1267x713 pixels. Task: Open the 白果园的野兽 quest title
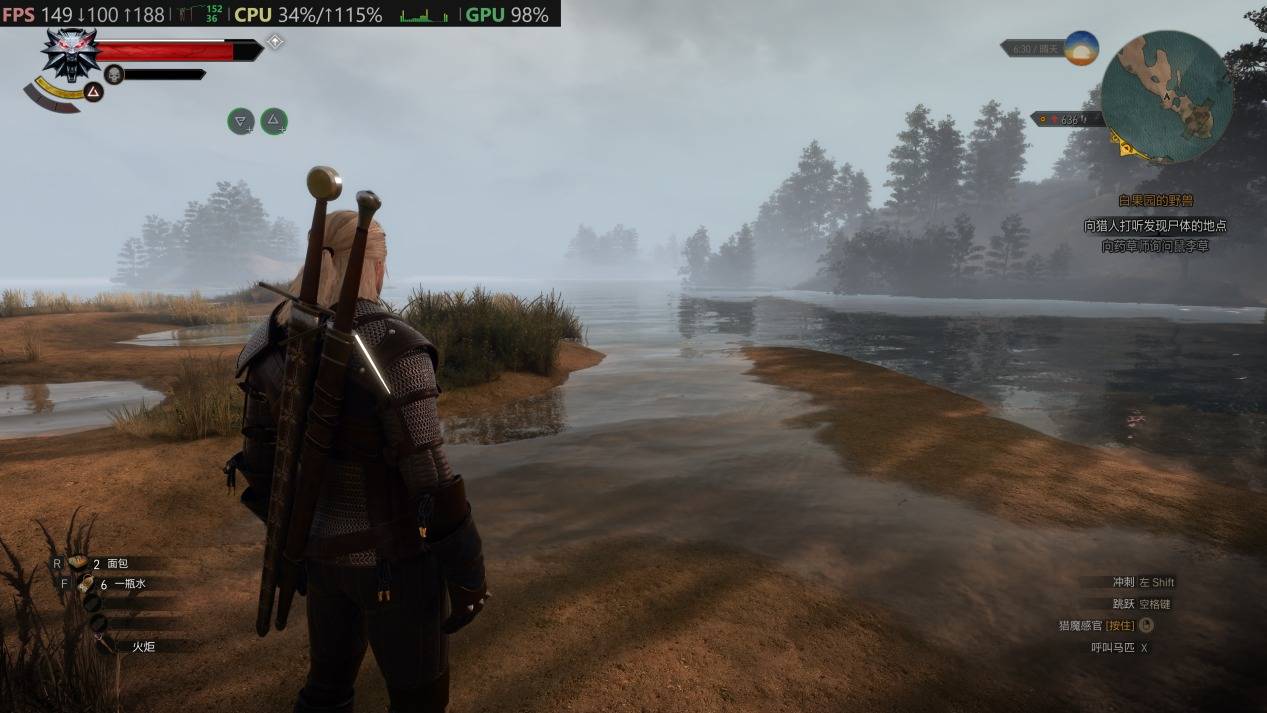(1156, 201)
